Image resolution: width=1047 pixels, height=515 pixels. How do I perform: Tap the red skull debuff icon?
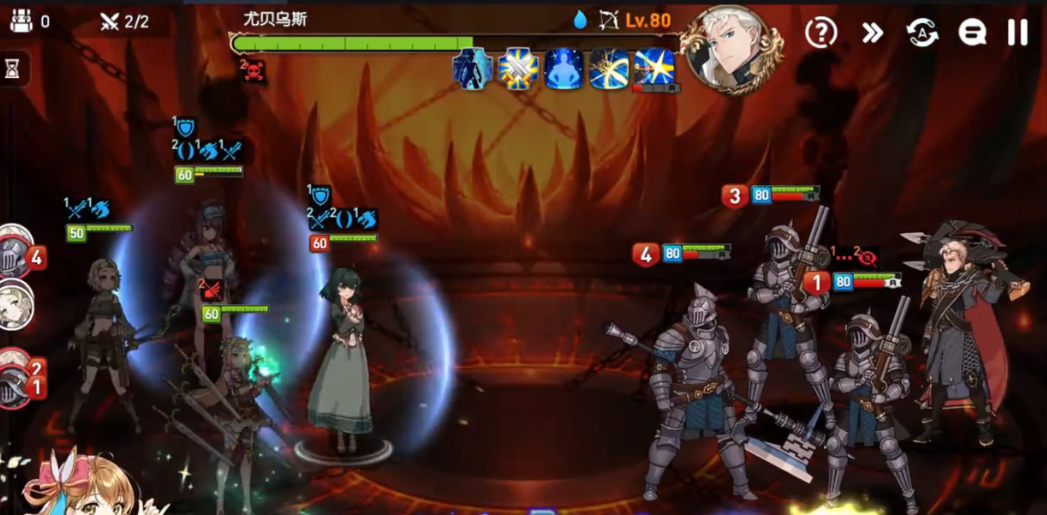253,70
